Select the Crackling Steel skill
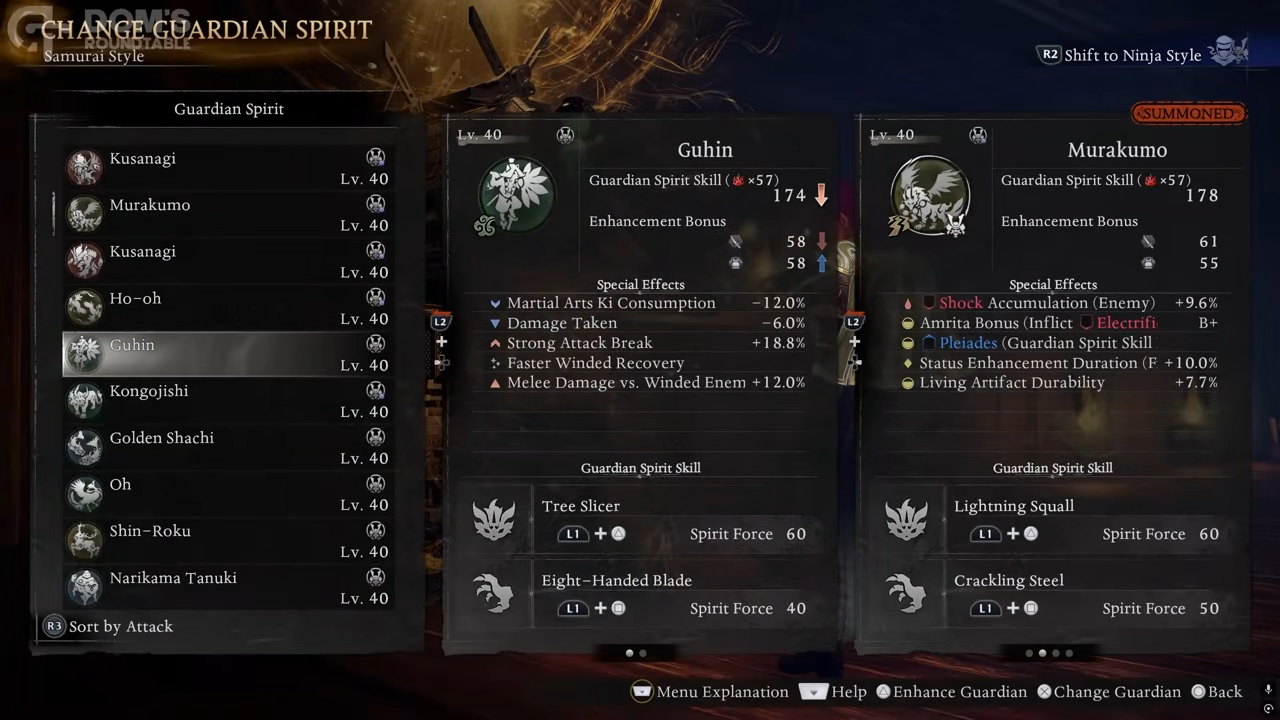 coord(1052,594)
